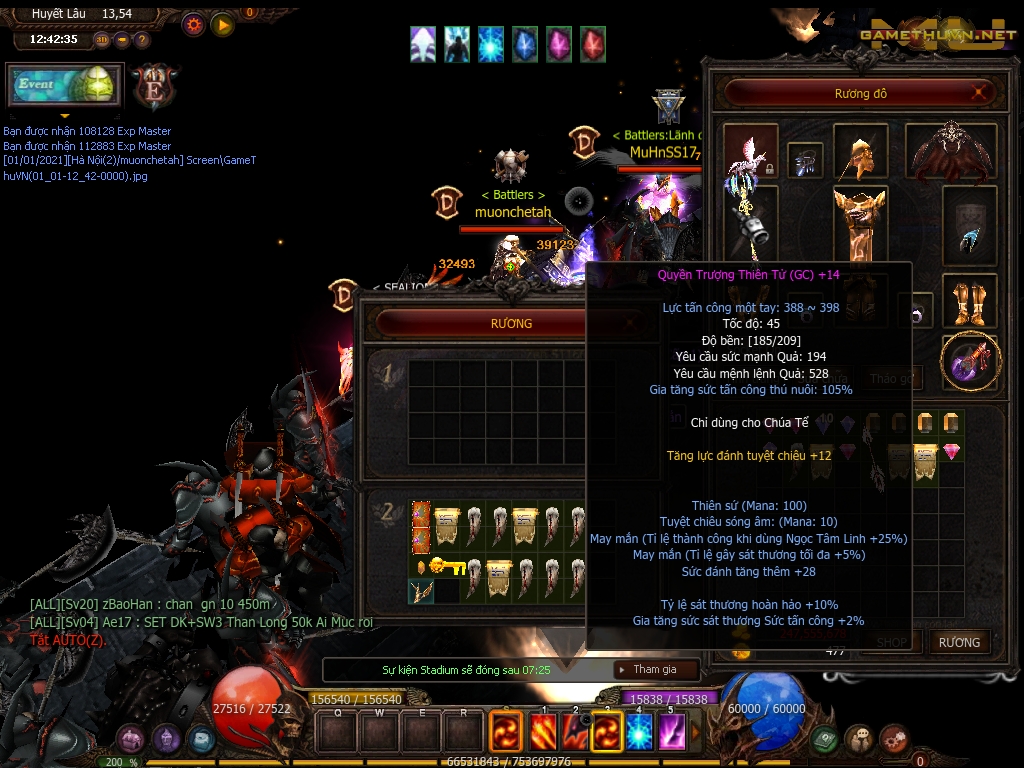Open the Event egg banner

[65, 86]
